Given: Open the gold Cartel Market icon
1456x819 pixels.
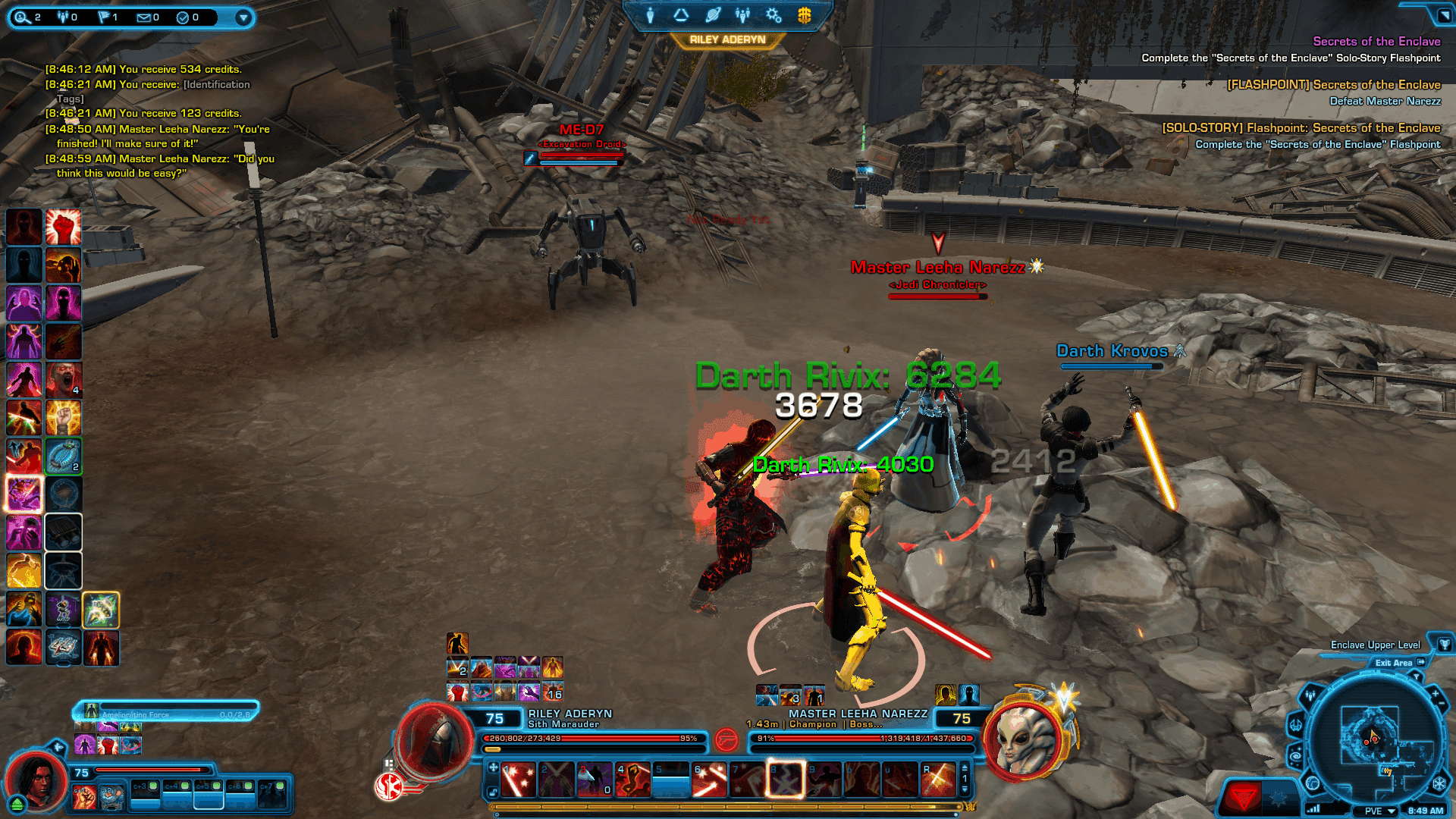Looking at the screenshot, I should (804, 15).
